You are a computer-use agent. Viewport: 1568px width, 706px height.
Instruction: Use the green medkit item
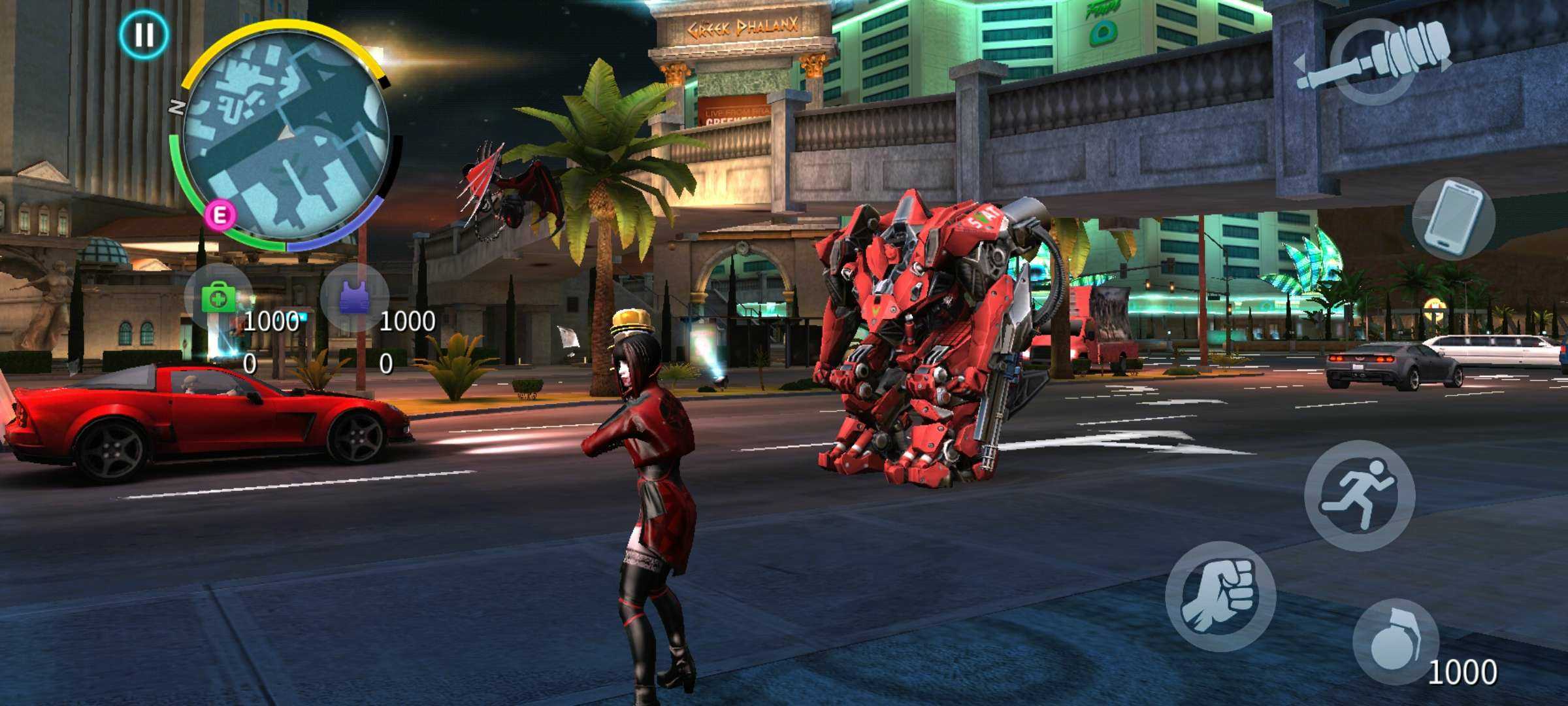(219, 299)
